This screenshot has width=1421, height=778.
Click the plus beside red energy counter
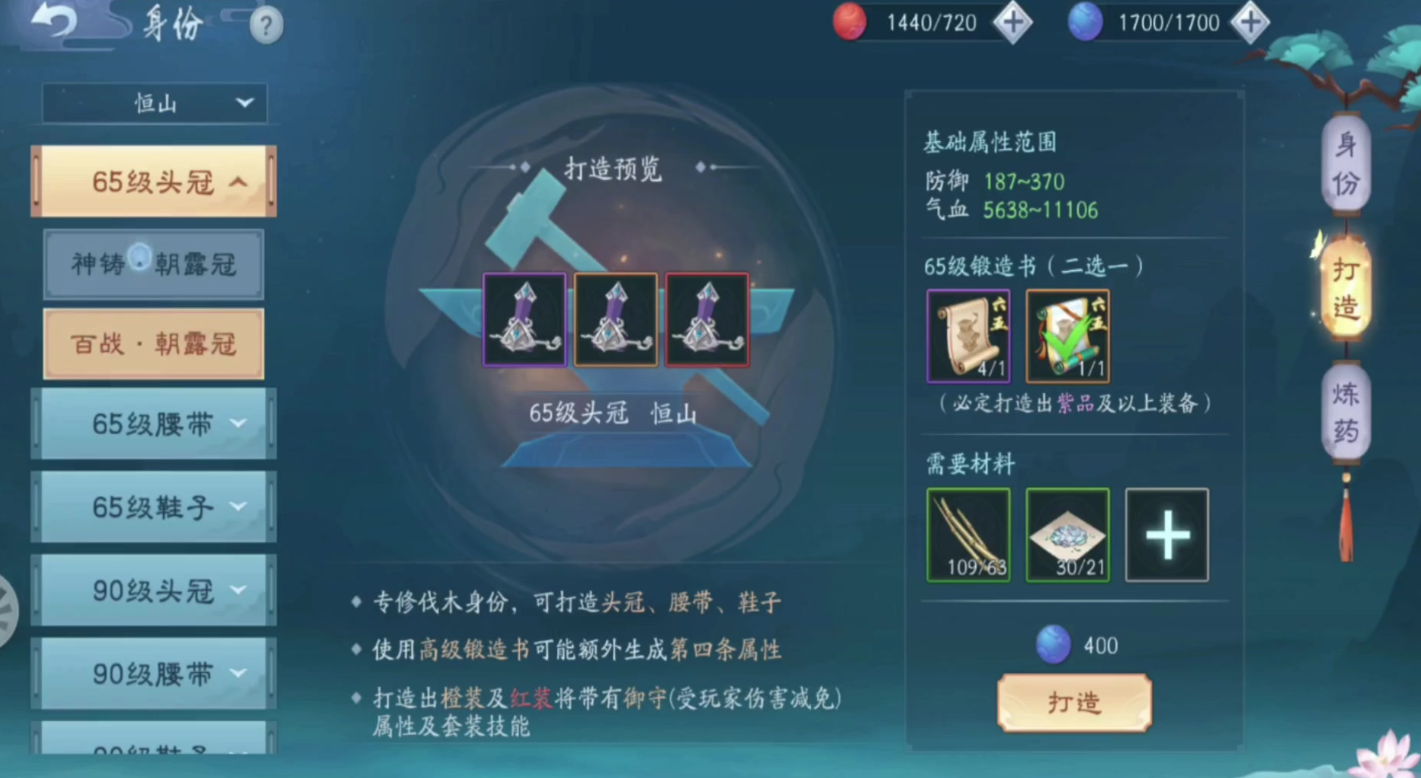[x=1013, y=22]
